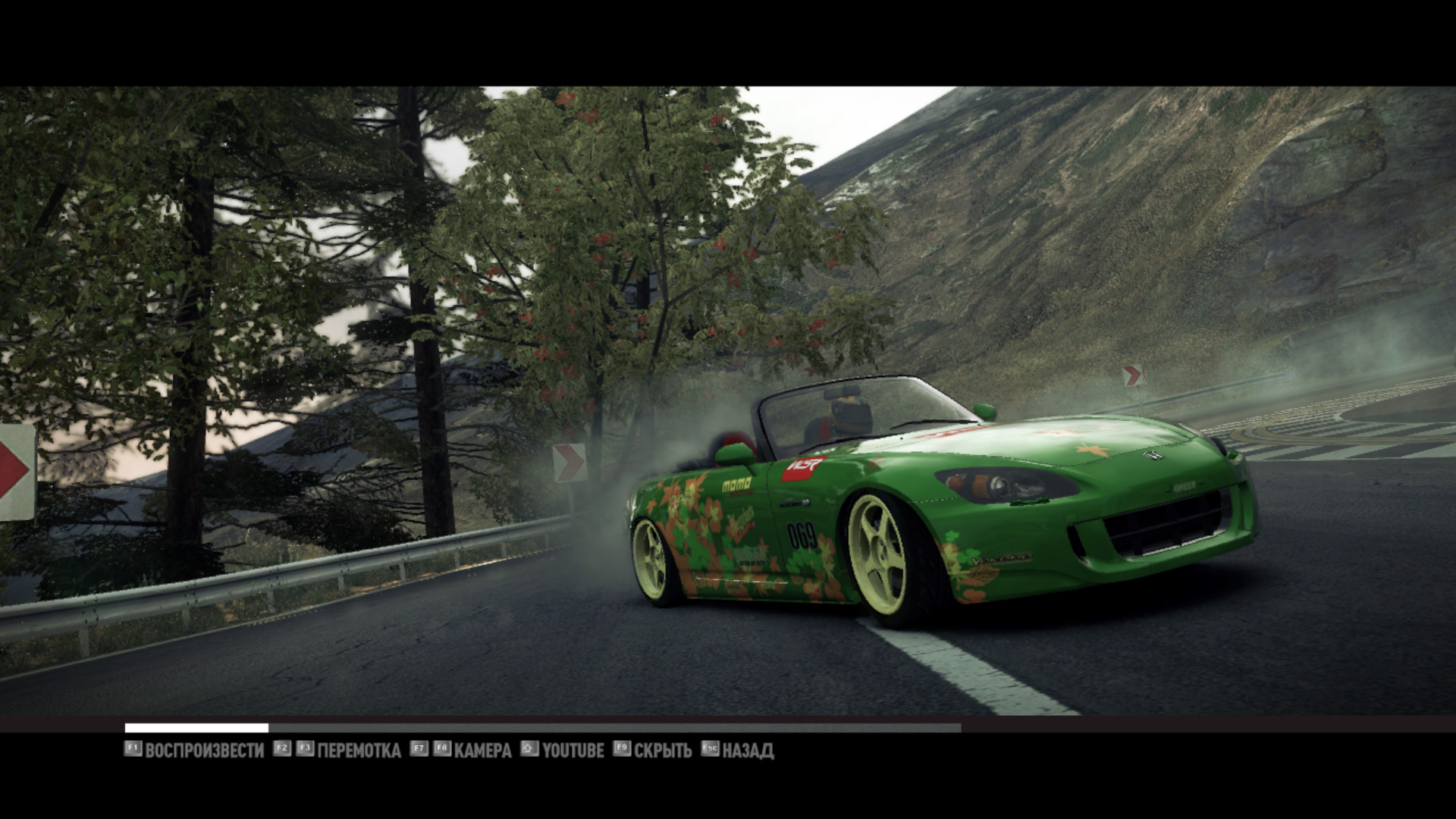Go back using the Назад option
Viewport: 1456px width, 819px height.
click(747, 751)
